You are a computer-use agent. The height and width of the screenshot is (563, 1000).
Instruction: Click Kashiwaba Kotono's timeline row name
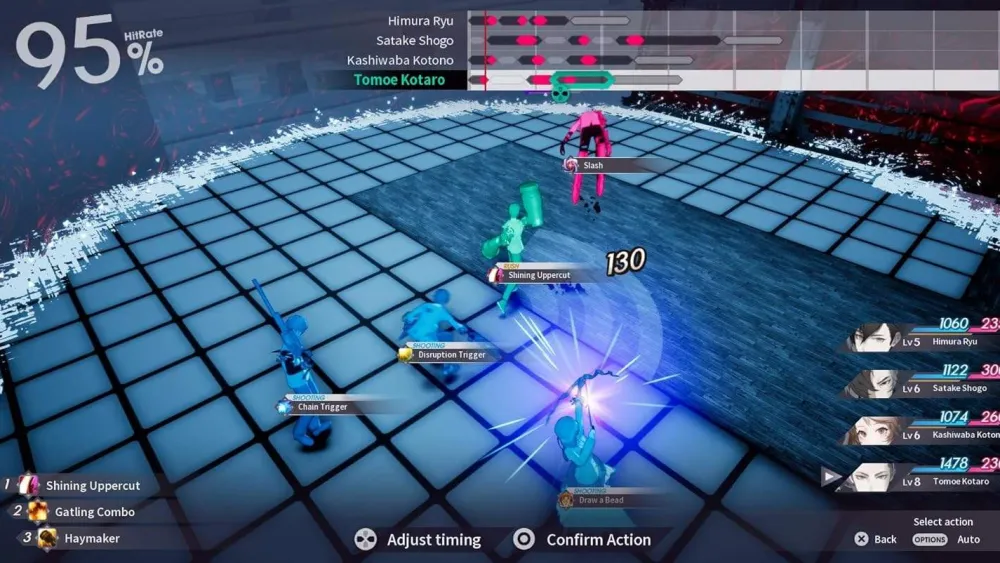(x=400, y=60)
